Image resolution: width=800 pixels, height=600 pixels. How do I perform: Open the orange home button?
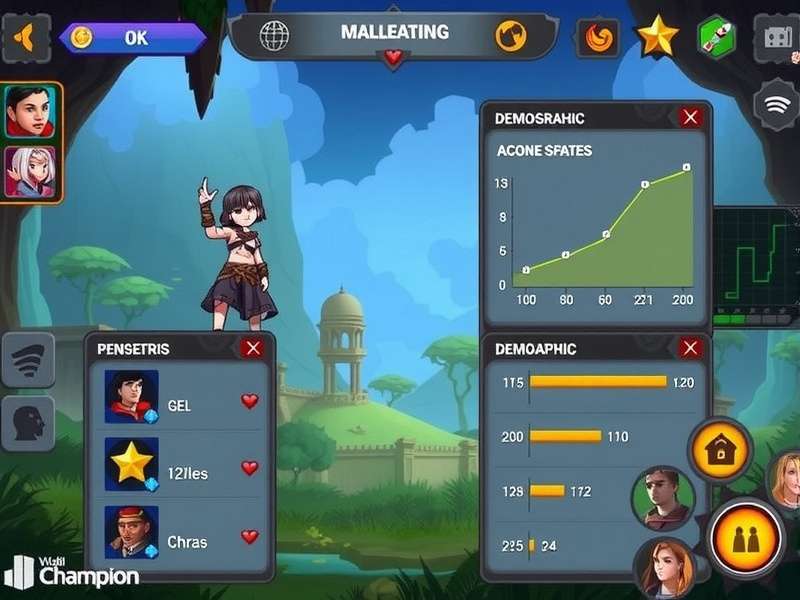[719, 451]
